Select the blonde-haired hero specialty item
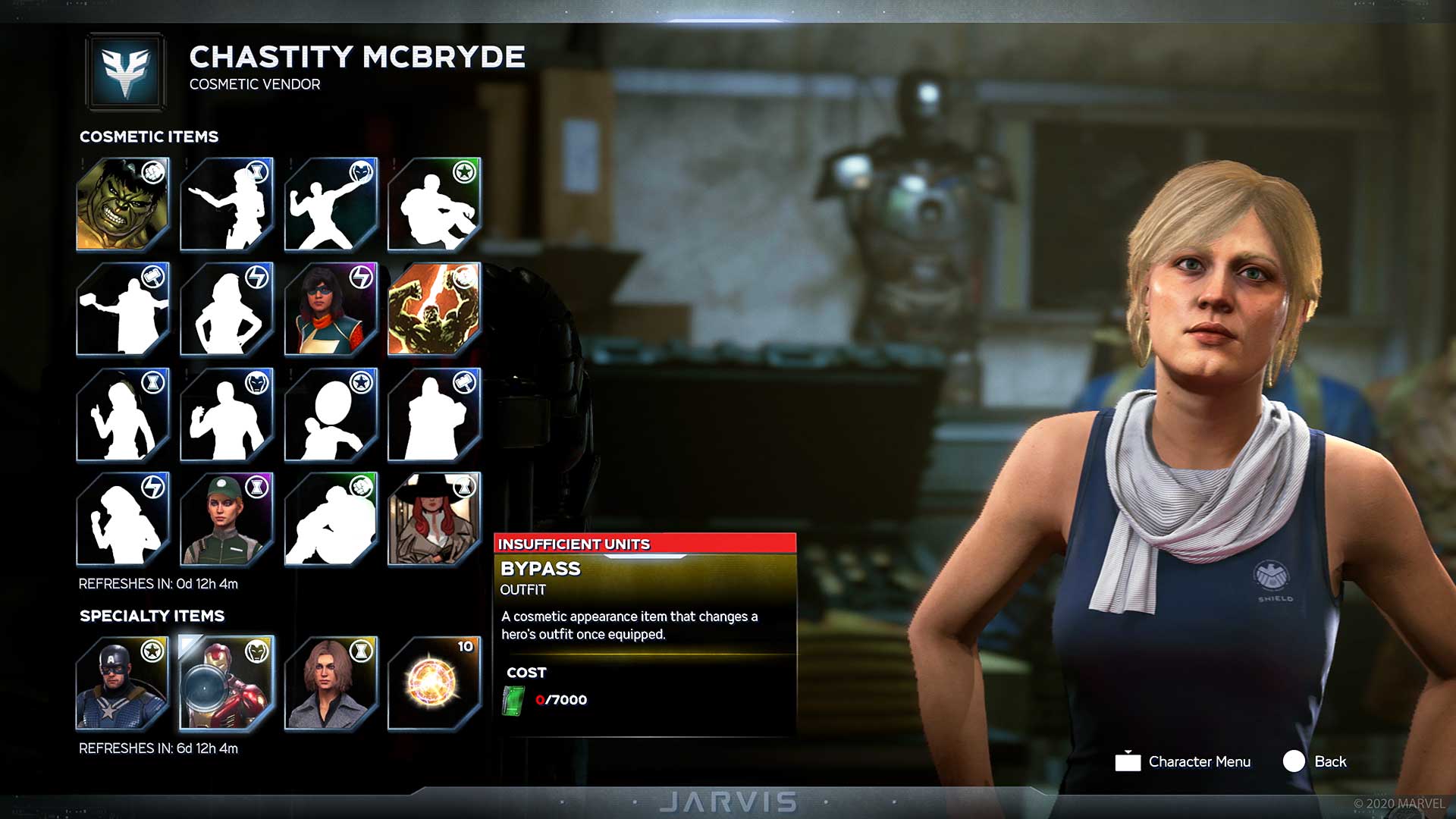 (332, 686)
